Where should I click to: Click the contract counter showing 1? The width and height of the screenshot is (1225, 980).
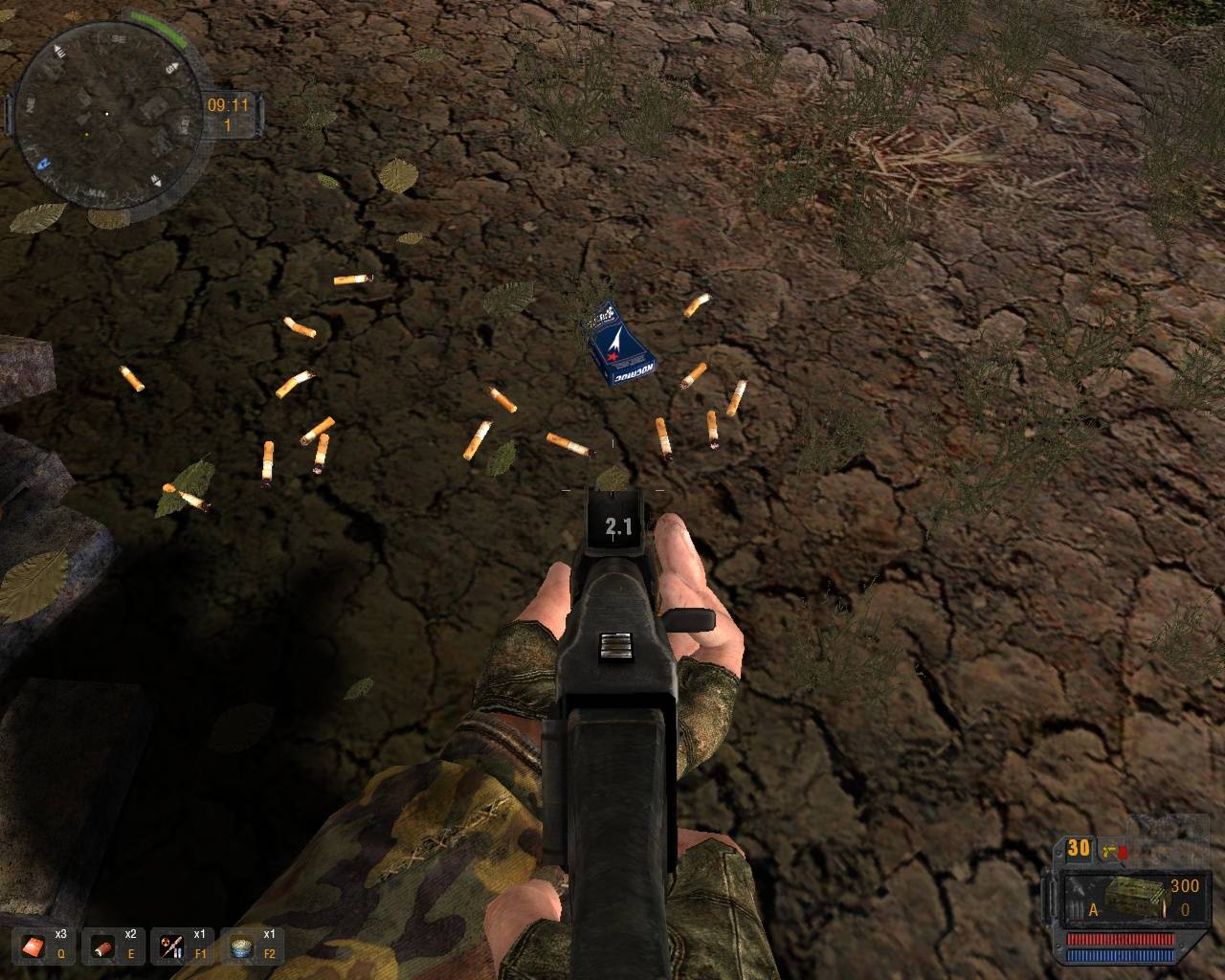point(228,124)
